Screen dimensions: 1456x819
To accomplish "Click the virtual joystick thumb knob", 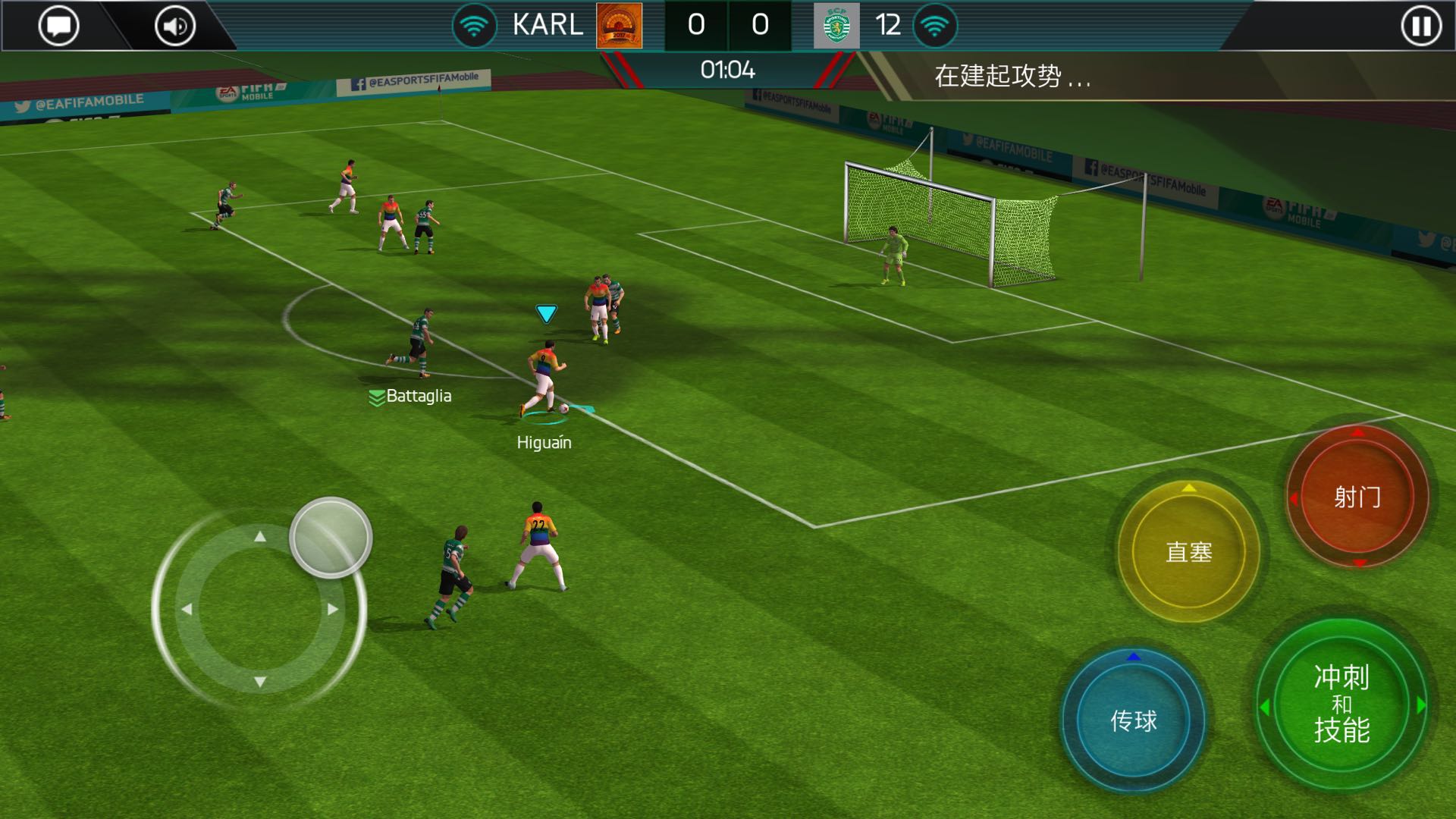I will click(331, 538).
